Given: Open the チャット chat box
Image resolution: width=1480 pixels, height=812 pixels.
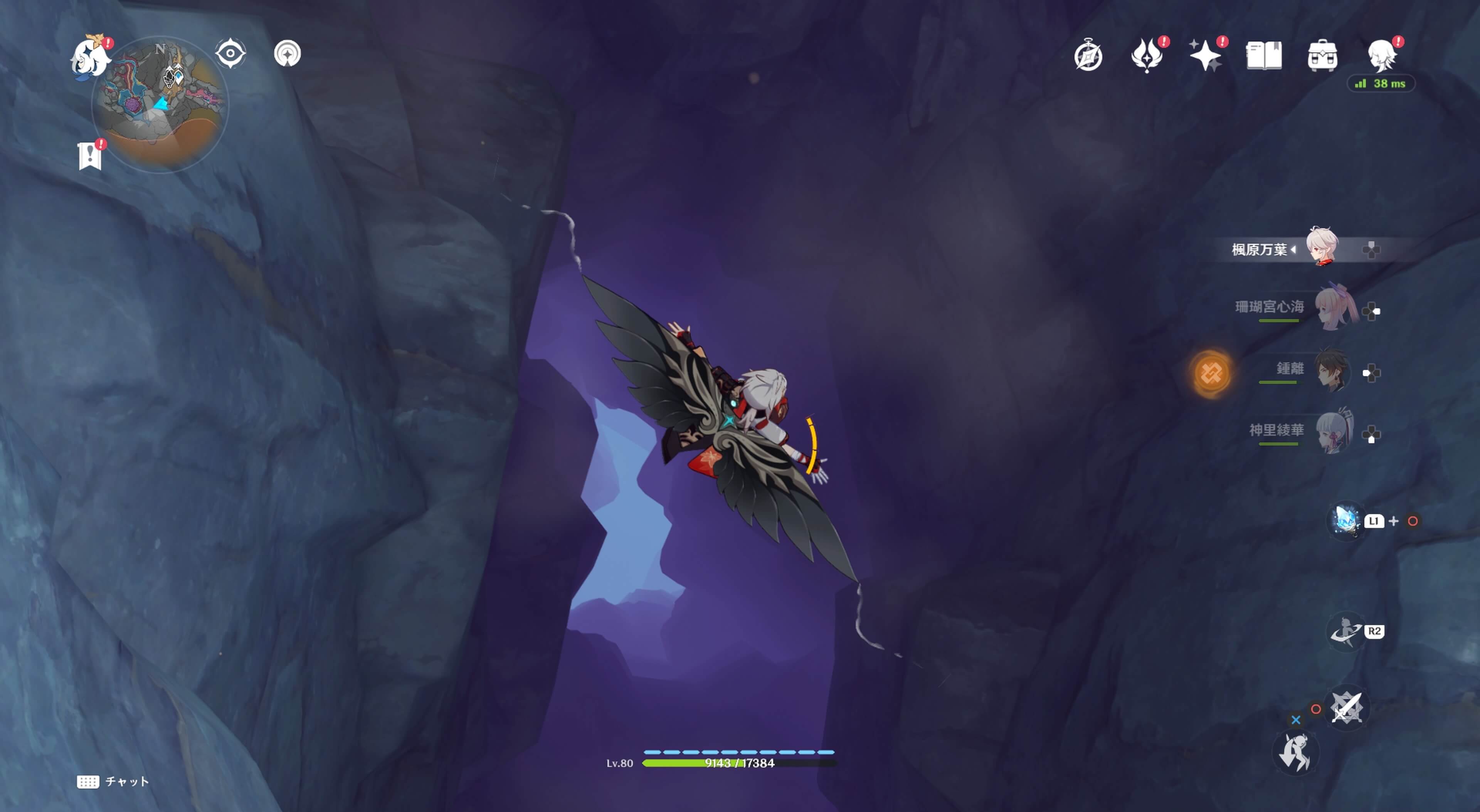Looking at the screenshot, I should click(x=113, y=782).
